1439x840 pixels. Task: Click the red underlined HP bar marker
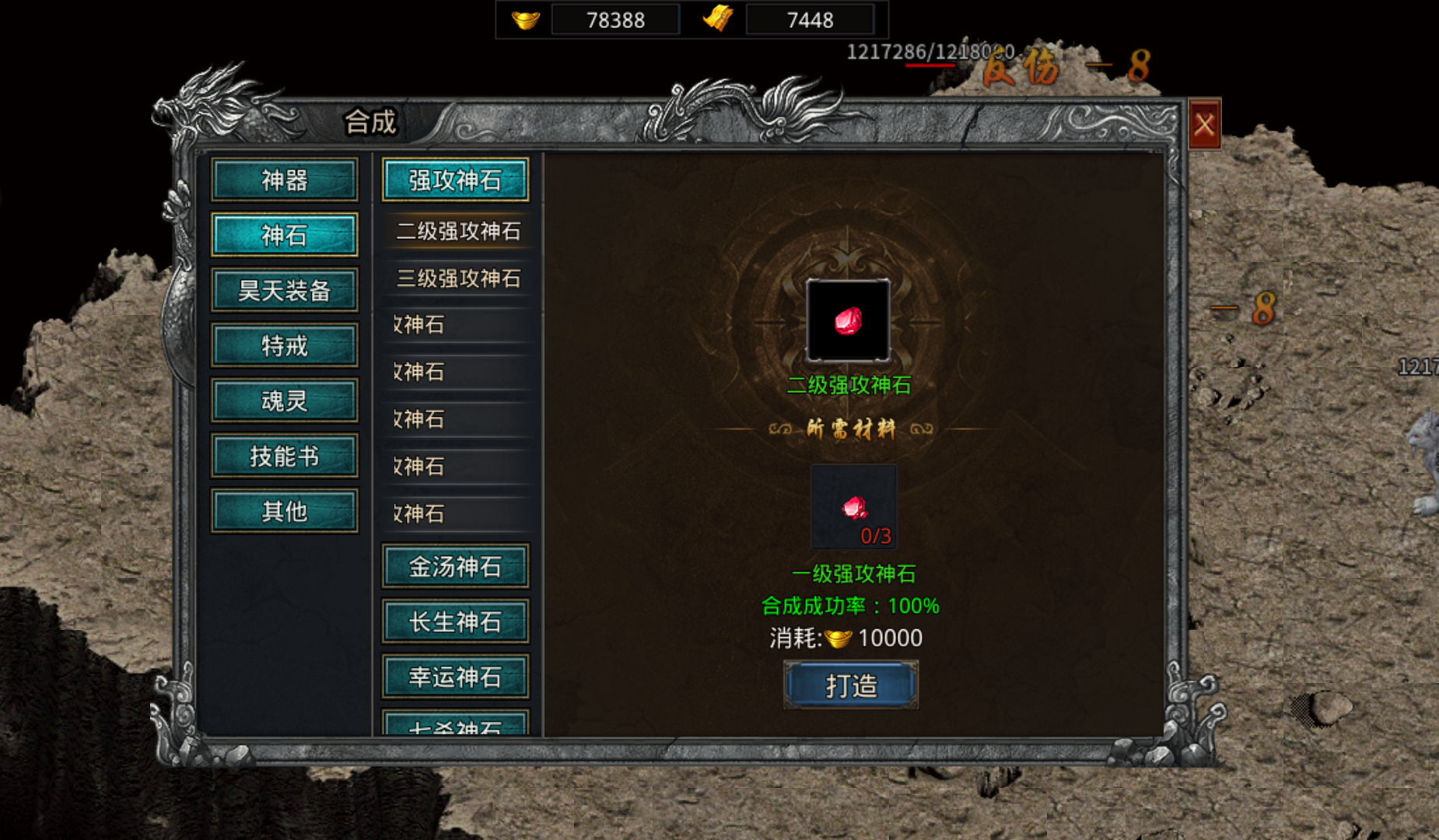pyautogui.click(x=930, y=65)
